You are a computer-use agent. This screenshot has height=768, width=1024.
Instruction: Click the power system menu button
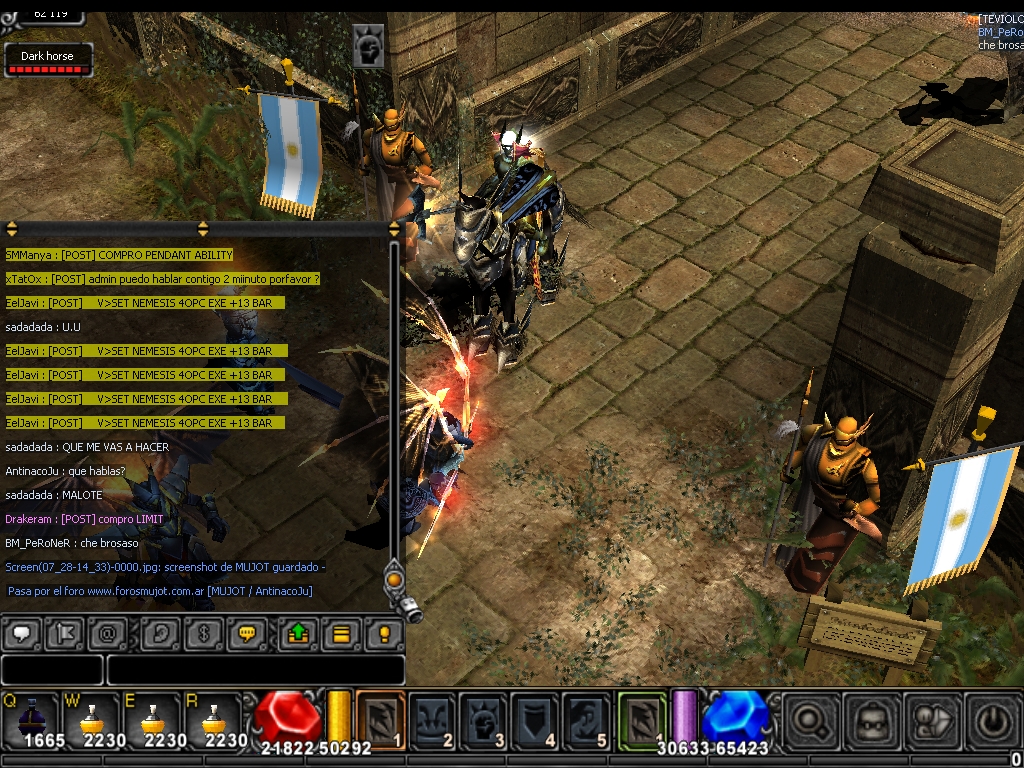click(994, 720)
